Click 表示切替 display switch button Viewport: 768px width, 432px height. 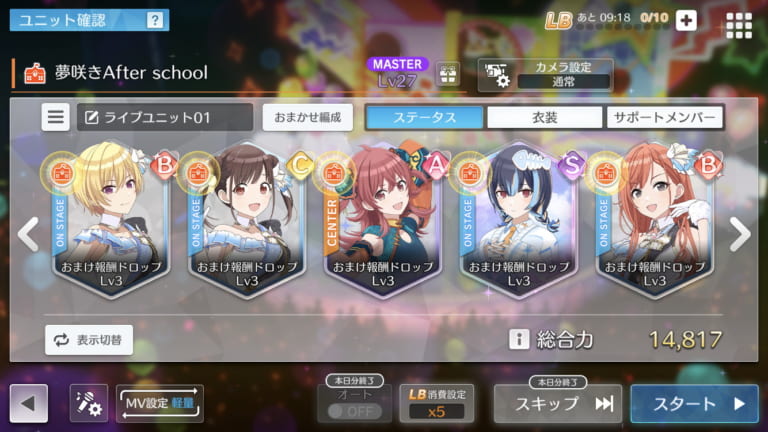pyautogui.click(x=89, y=340)
